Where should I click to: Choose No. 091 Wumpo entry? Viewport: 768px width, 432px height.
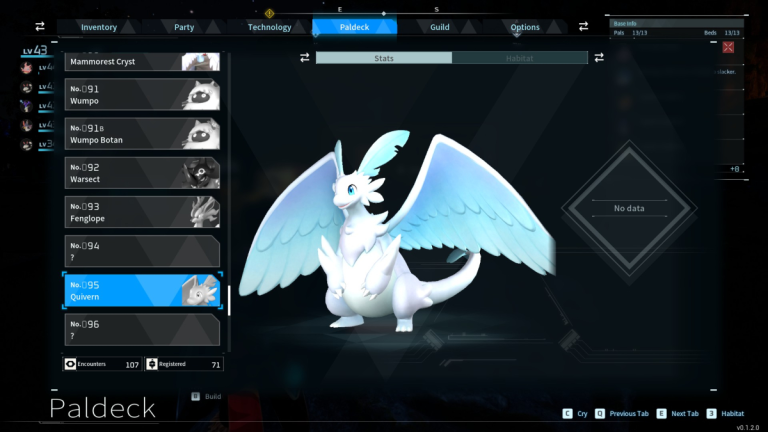click(x=142, y=95)
